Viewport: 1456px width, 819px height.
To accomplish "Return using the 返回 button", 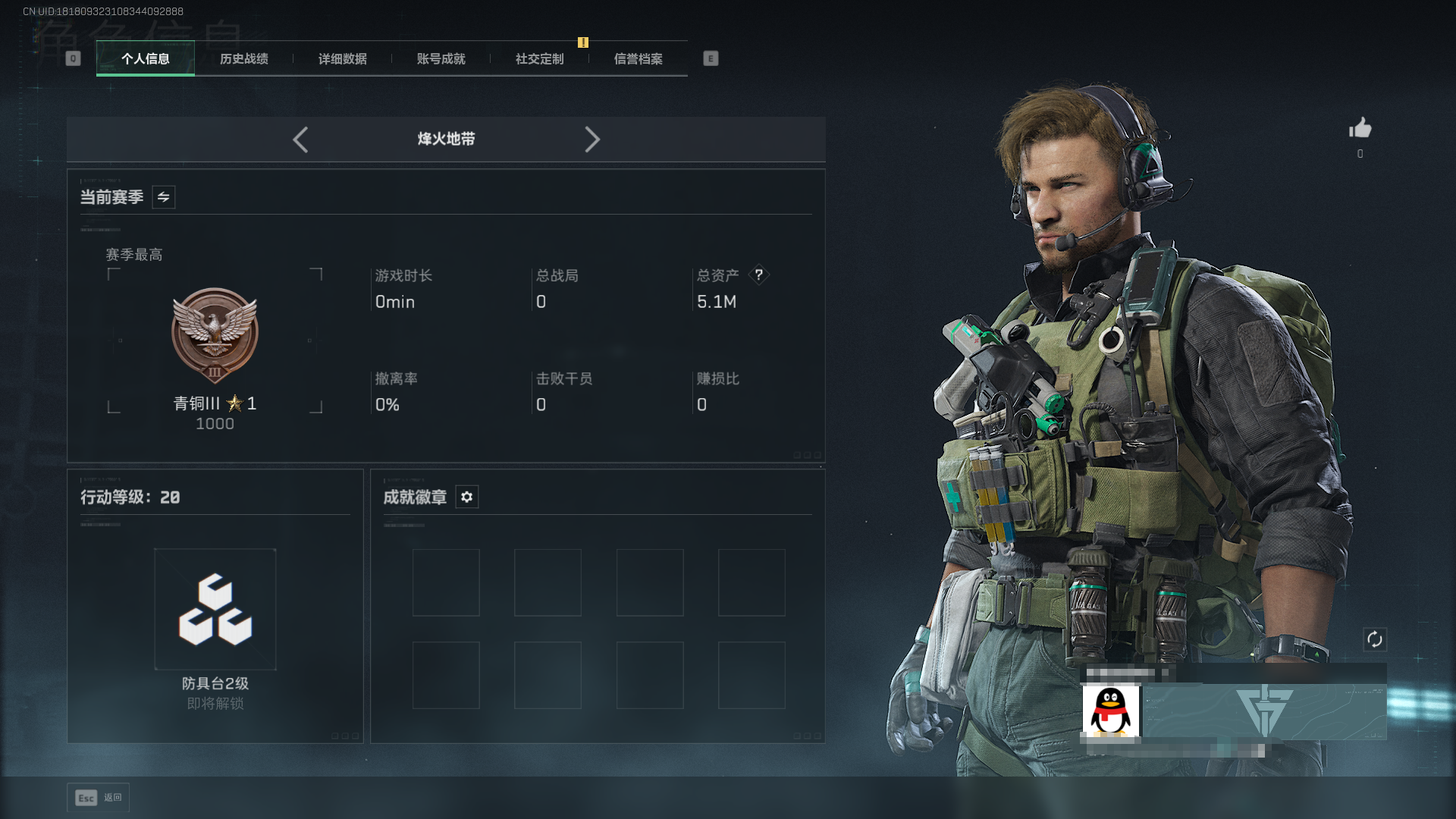I will click(99, 798).
